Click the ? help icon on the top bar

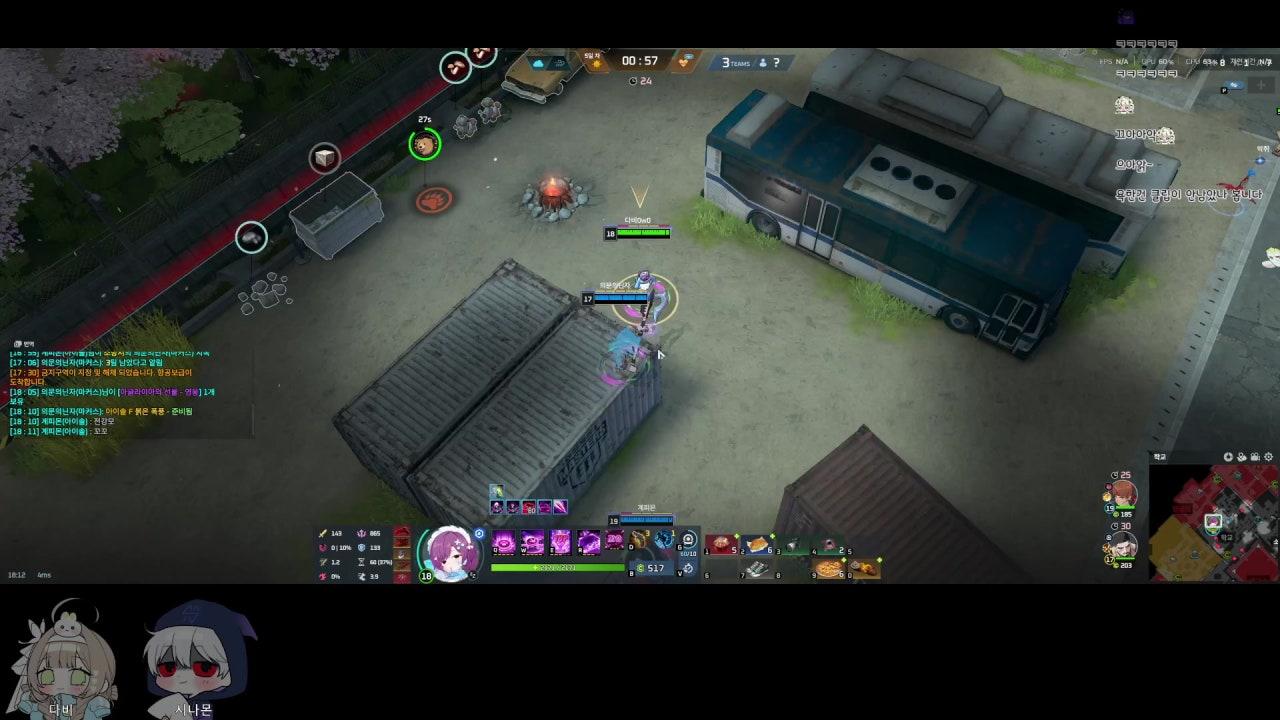coord(776,63)
